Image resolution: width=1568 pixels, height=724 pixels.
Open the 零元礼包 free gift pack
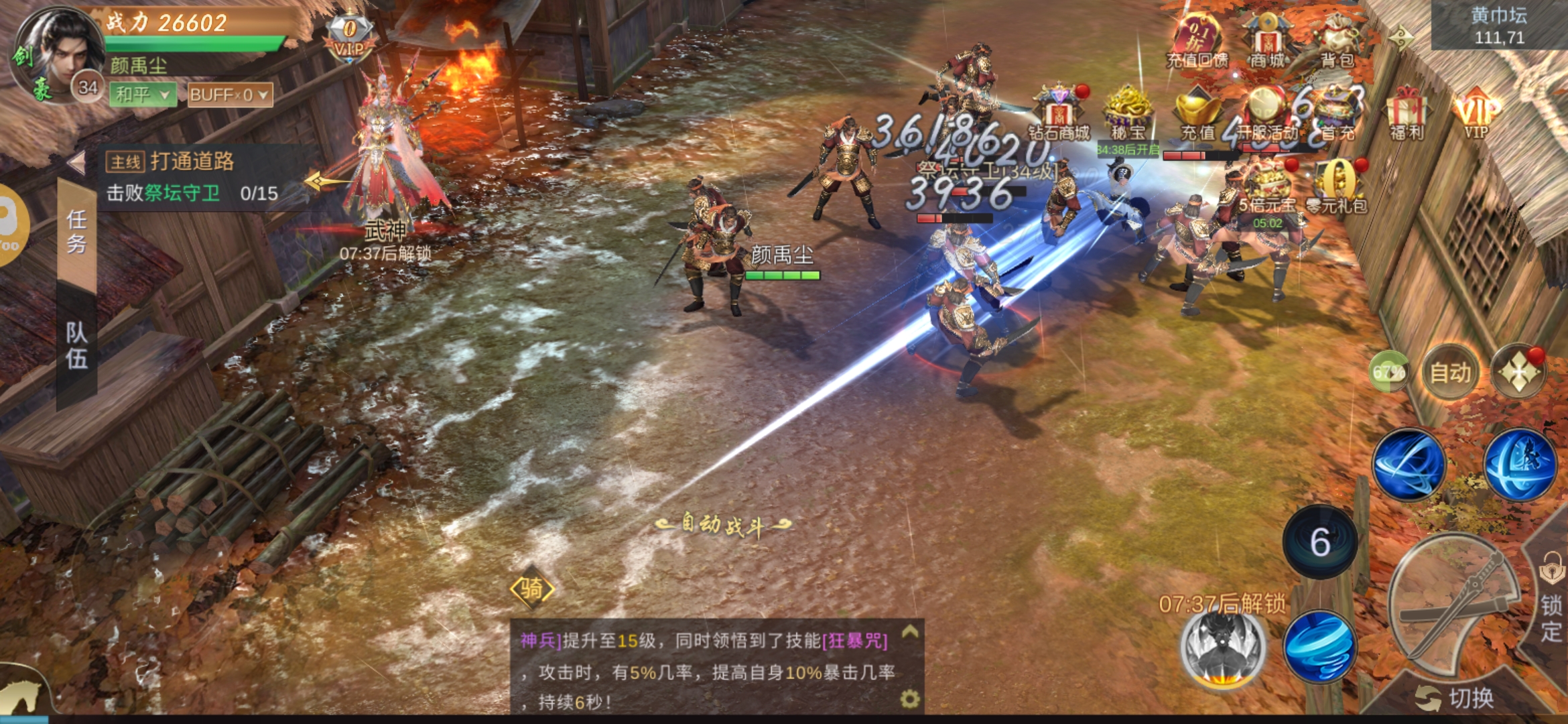click(x=1337, y=188)
